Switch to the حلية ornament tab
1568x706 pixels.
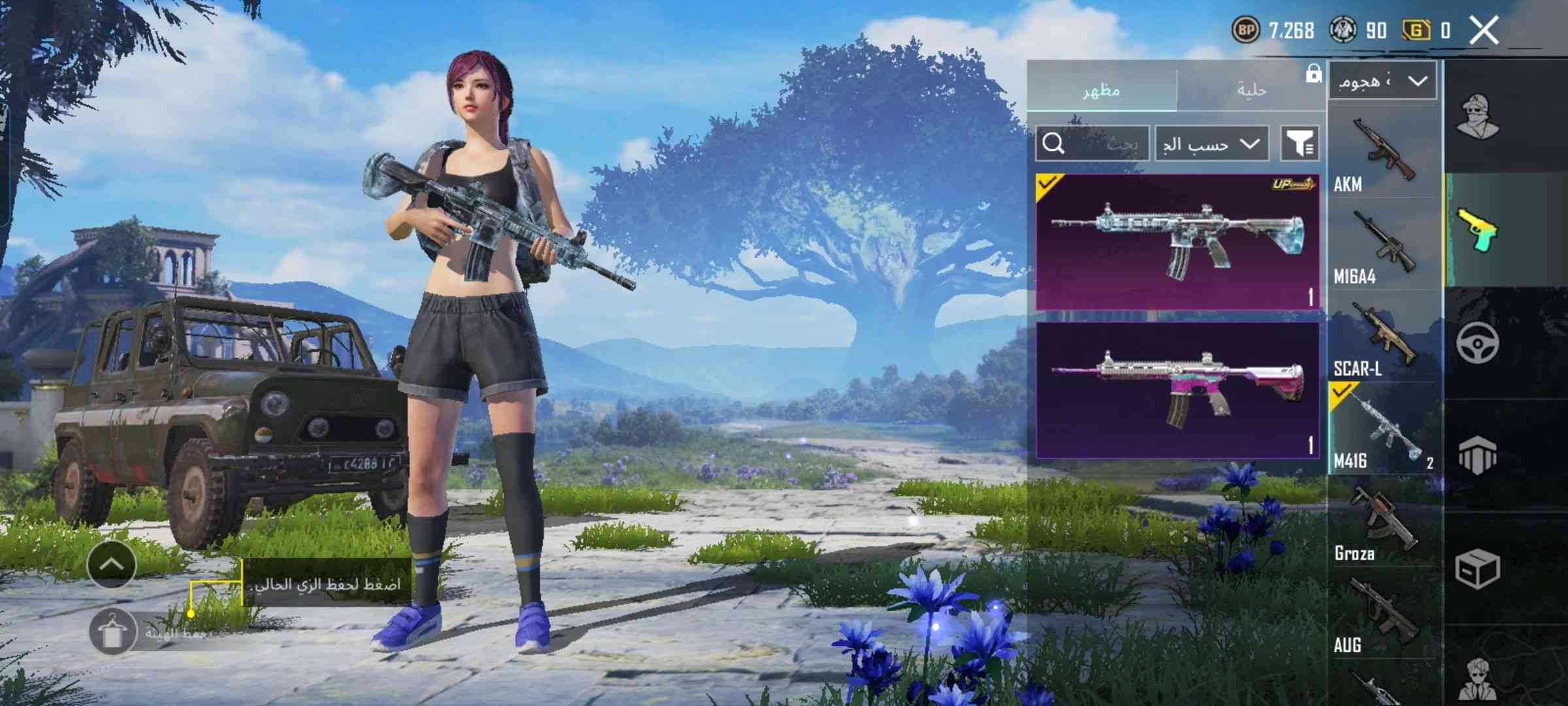[x=1251, y=89]
